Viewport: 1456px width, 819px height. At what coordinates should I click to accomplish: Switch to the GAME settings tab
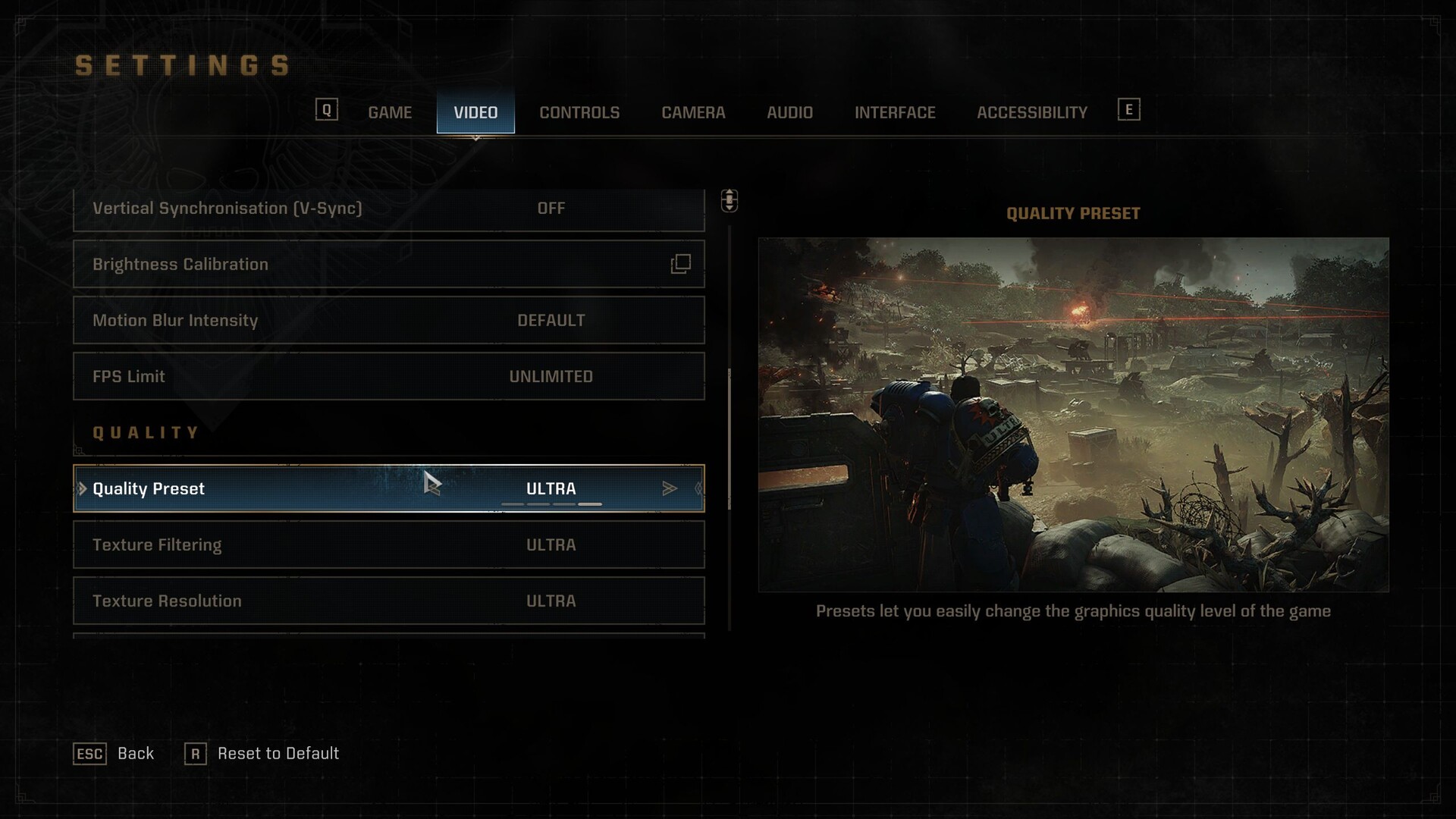tap(390, 112)
